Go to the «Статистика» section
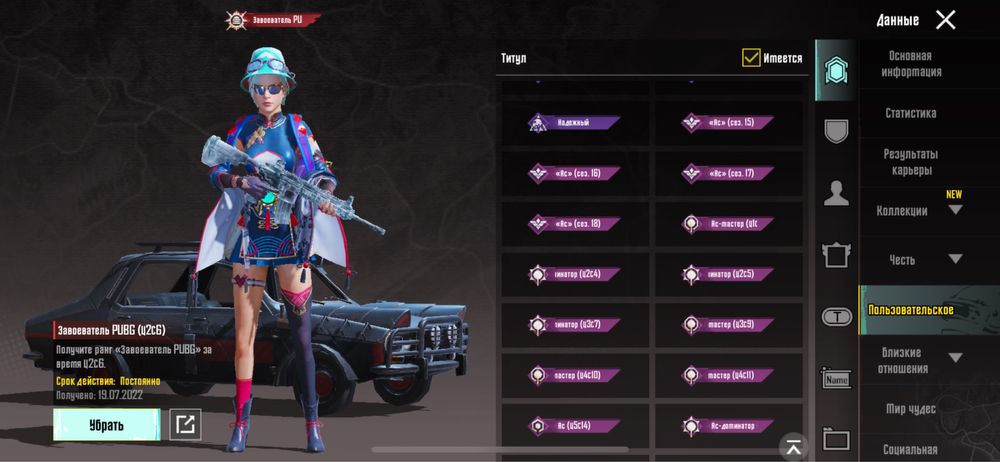Viewport: 1000px width, 462px height. [910, 113]
